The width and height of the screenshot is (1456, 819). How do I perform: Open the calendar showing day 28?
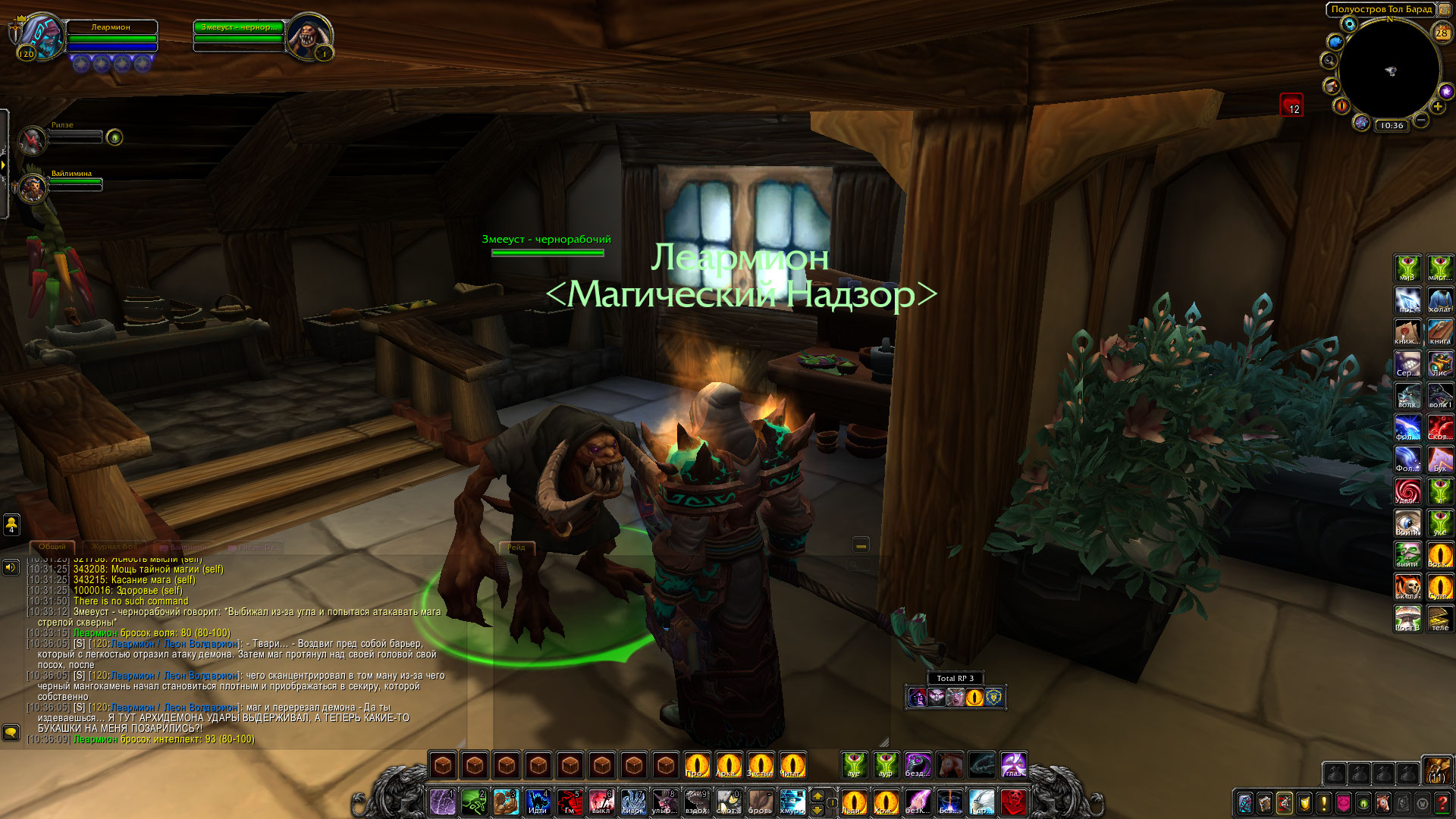pyautogui.click(x=1441, y=33)
